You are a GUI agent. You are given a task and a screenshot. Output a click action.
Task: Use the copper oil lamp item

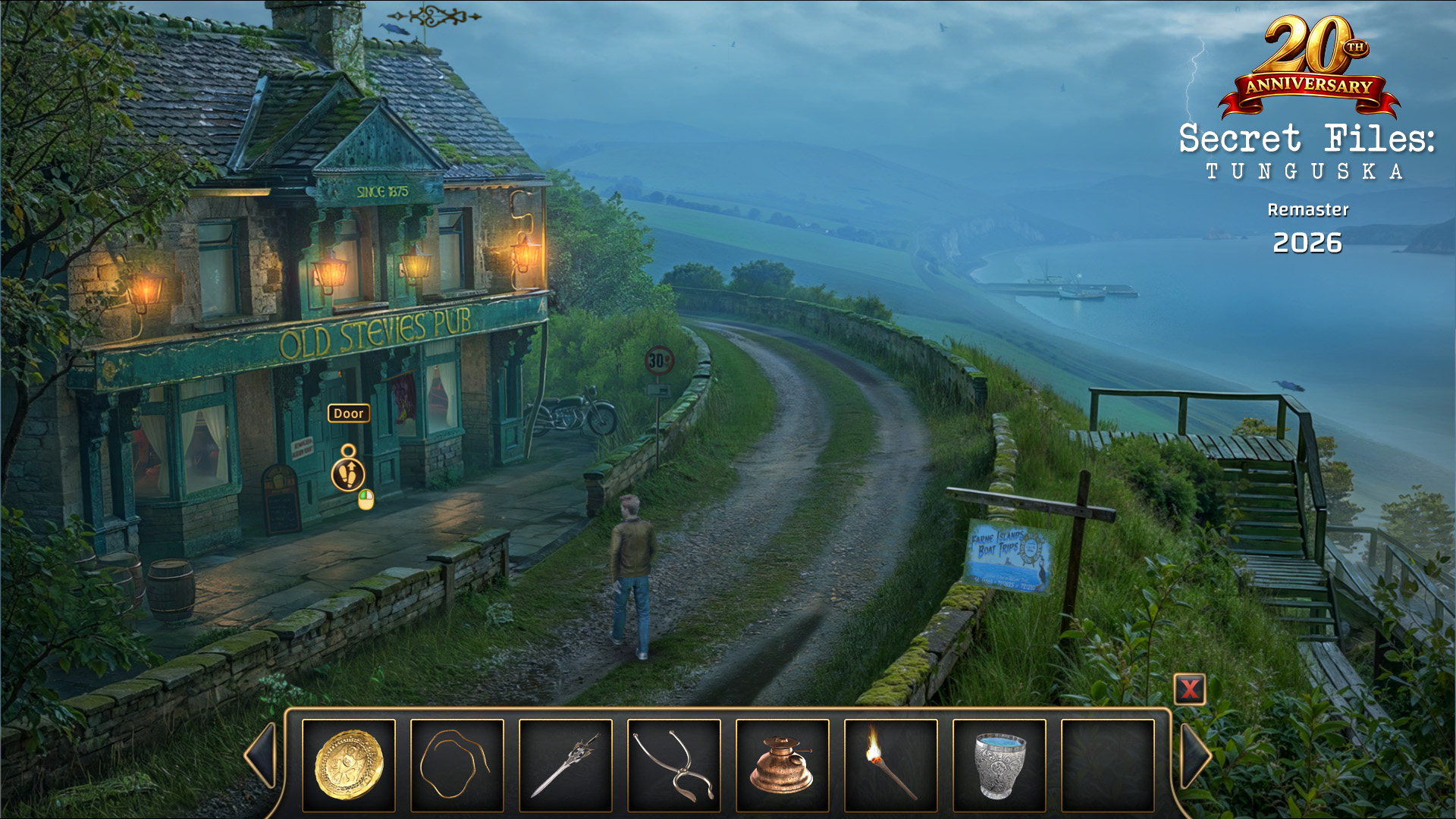[783, 764]
